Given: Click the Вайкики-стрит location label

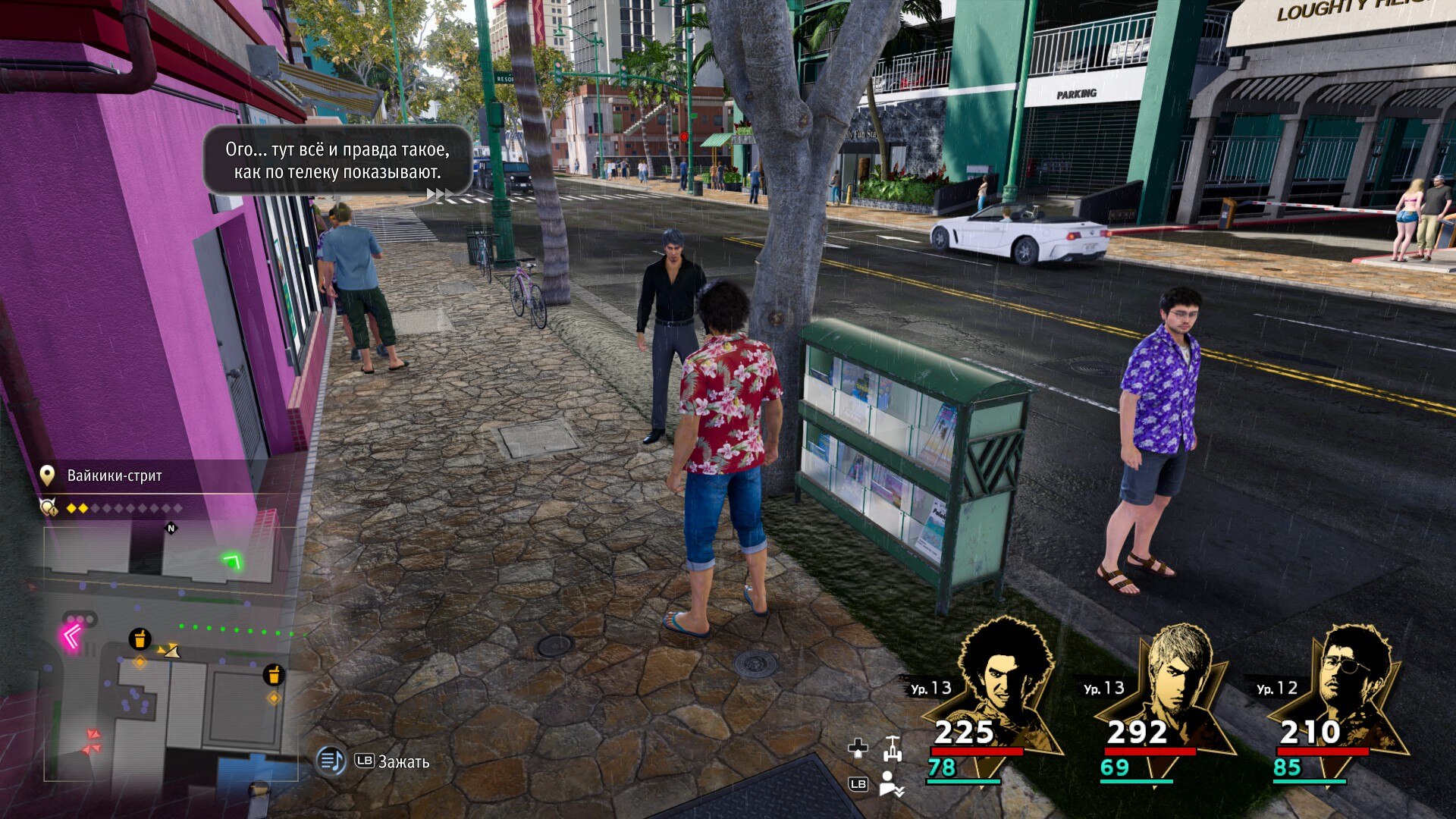Looking at the screenshot, I should [x=115, y=476].
